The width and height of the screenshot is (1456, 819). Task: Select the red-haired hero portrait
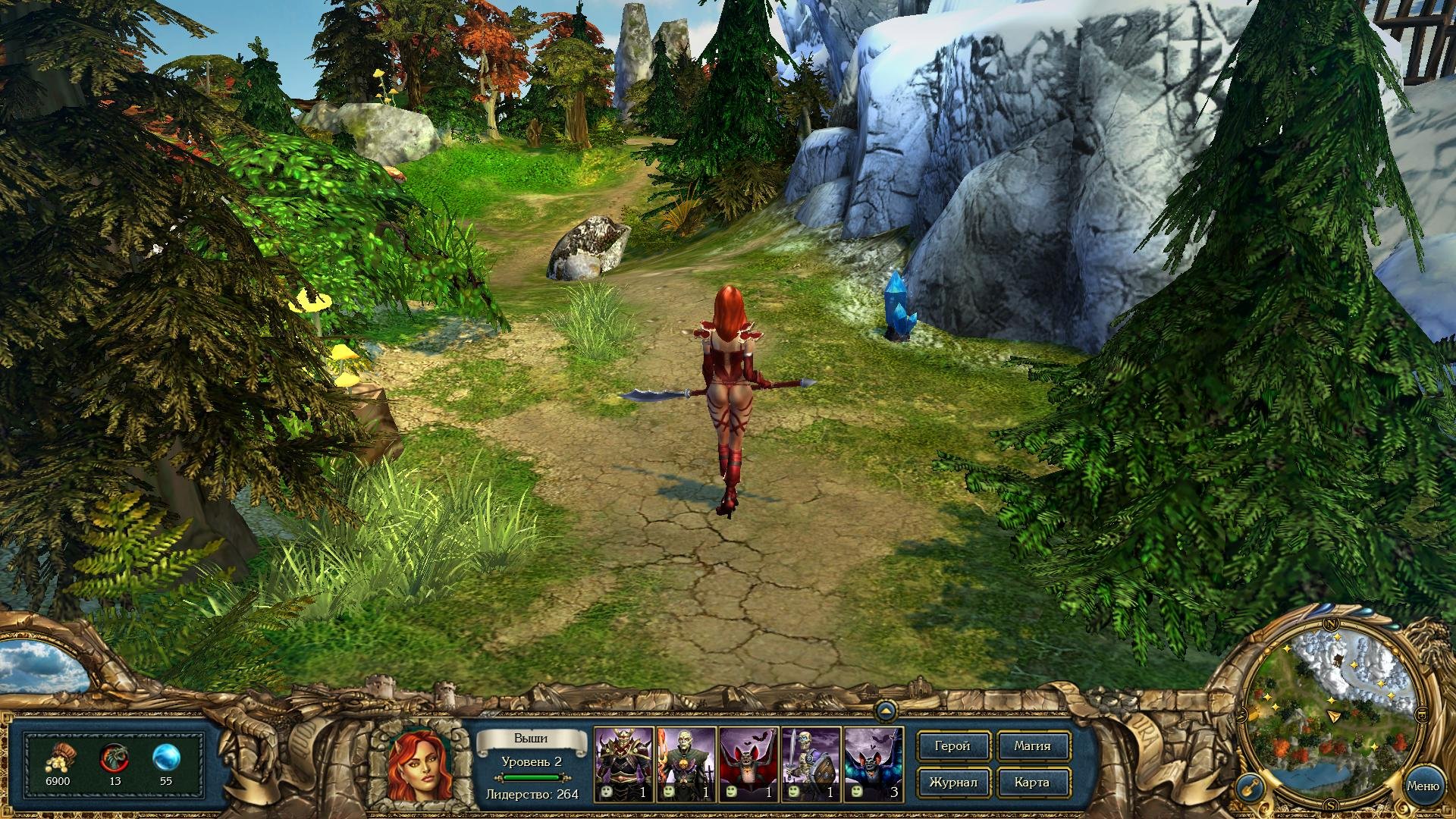[419, 765]
